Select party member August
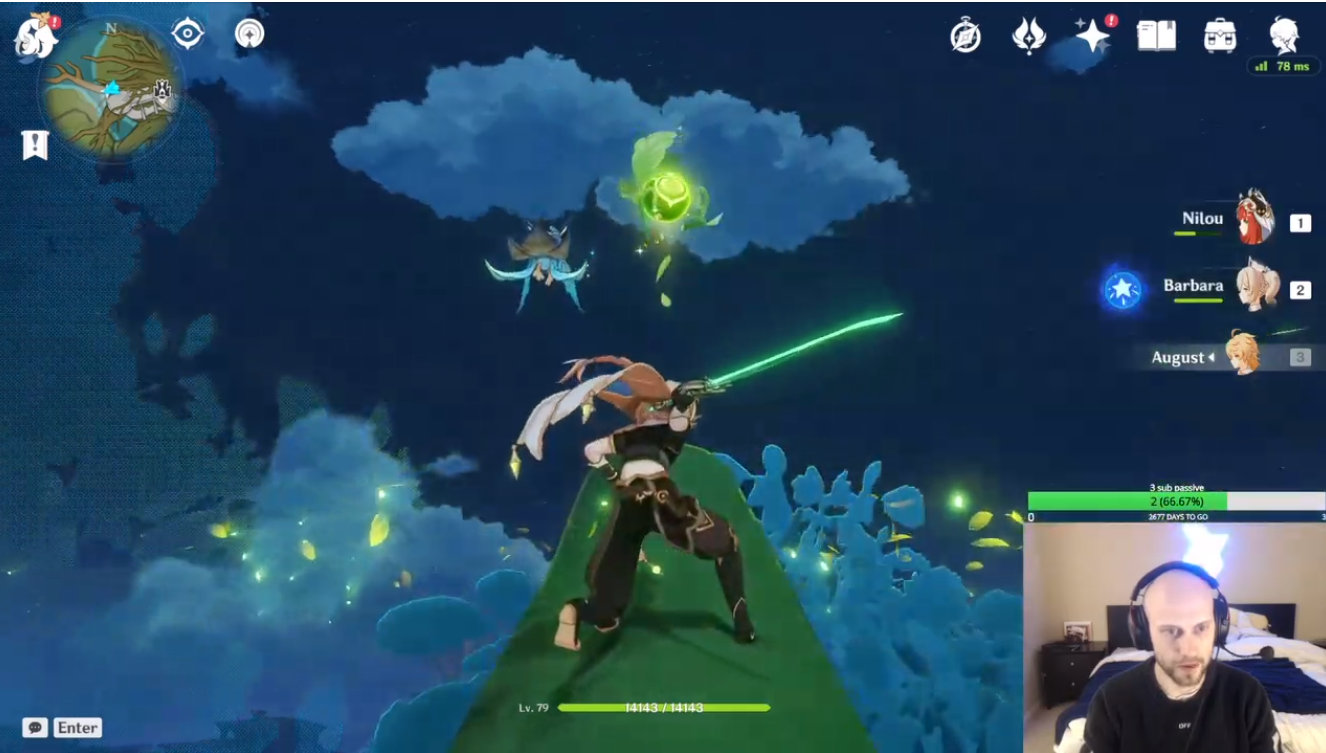1326x753 pixels. point(1244,355)
